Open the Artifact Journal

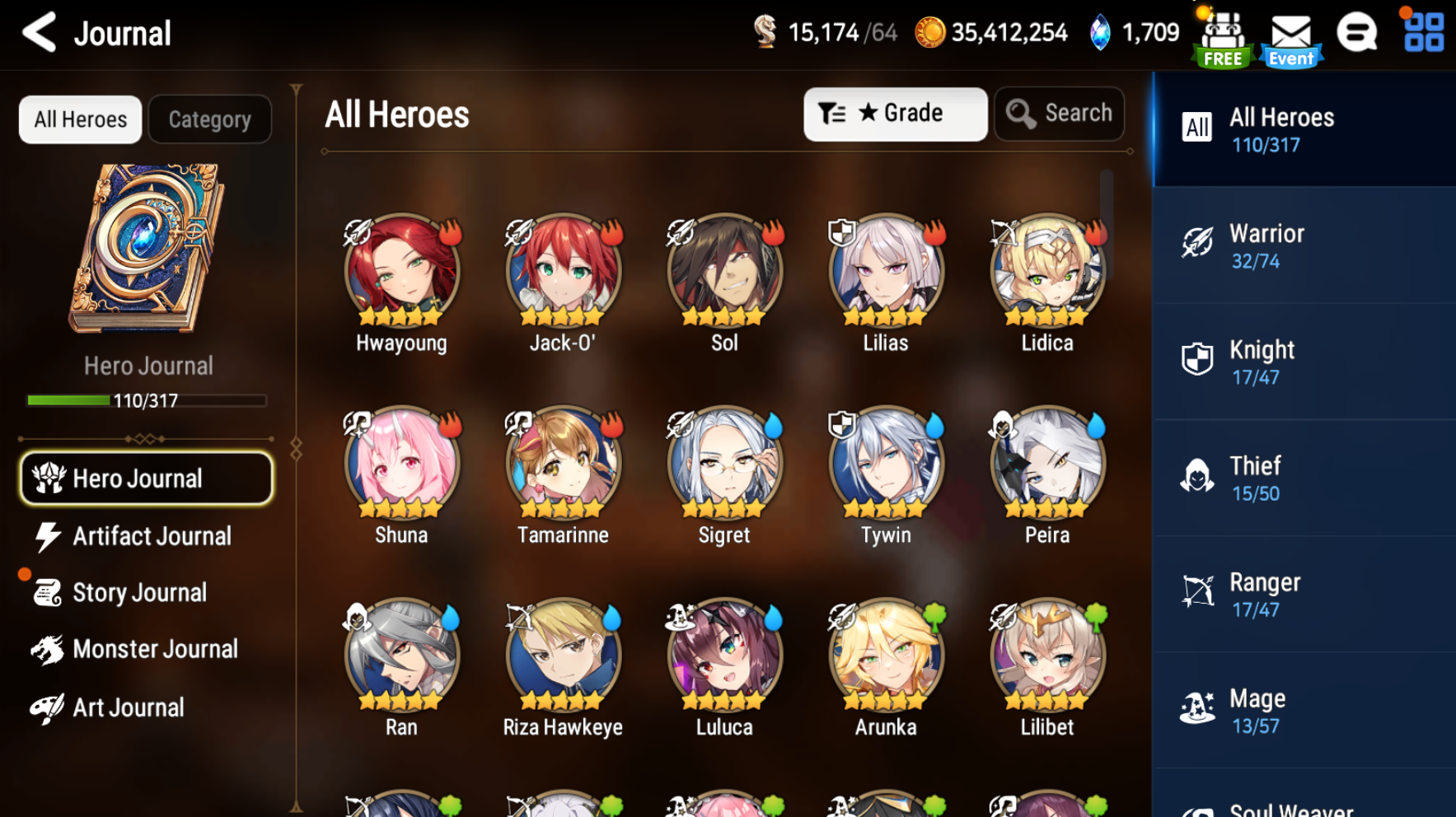pyautogui.click(x=152, y=536)
